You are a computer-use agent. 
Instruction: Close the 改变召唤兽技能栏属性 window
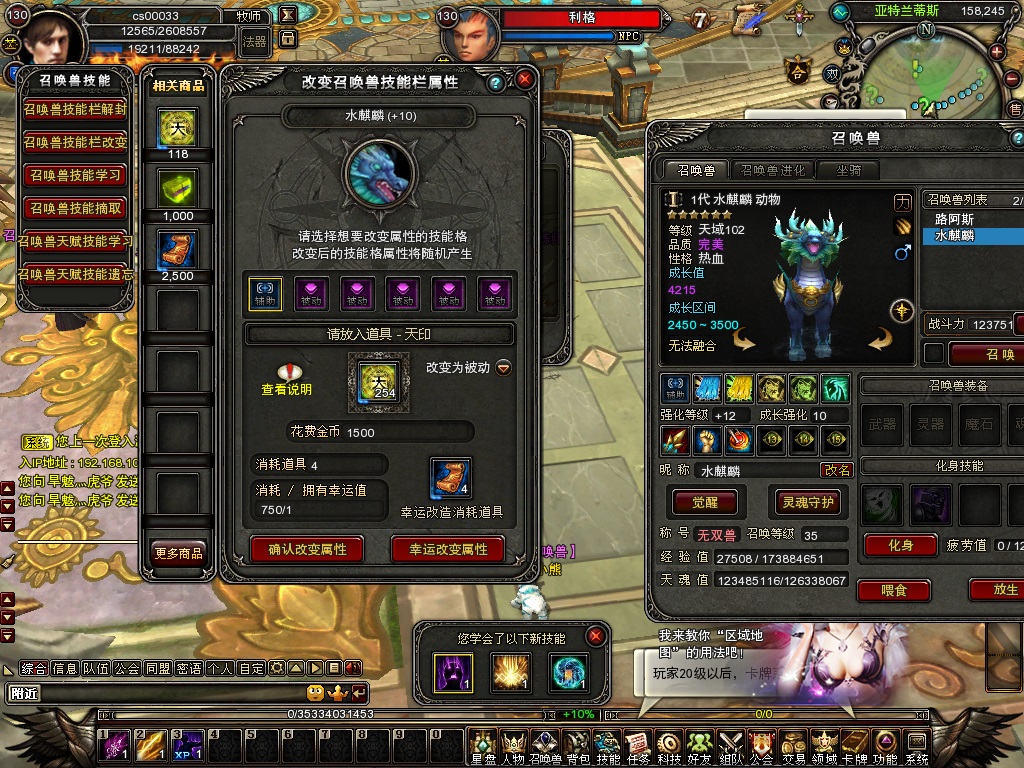tap(525, 79)
